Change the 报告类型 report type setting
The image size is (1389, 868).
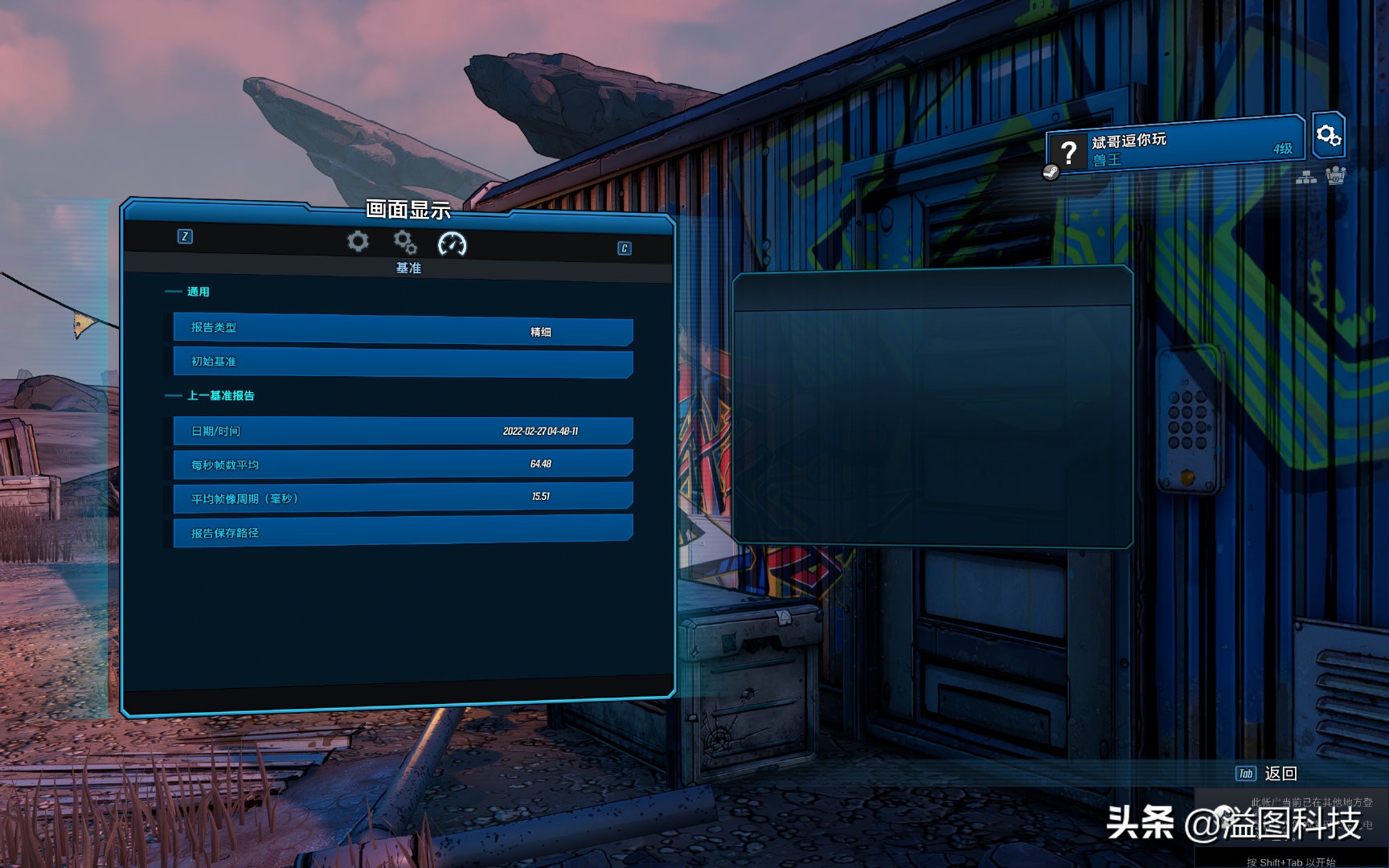[x=403, y=330]
